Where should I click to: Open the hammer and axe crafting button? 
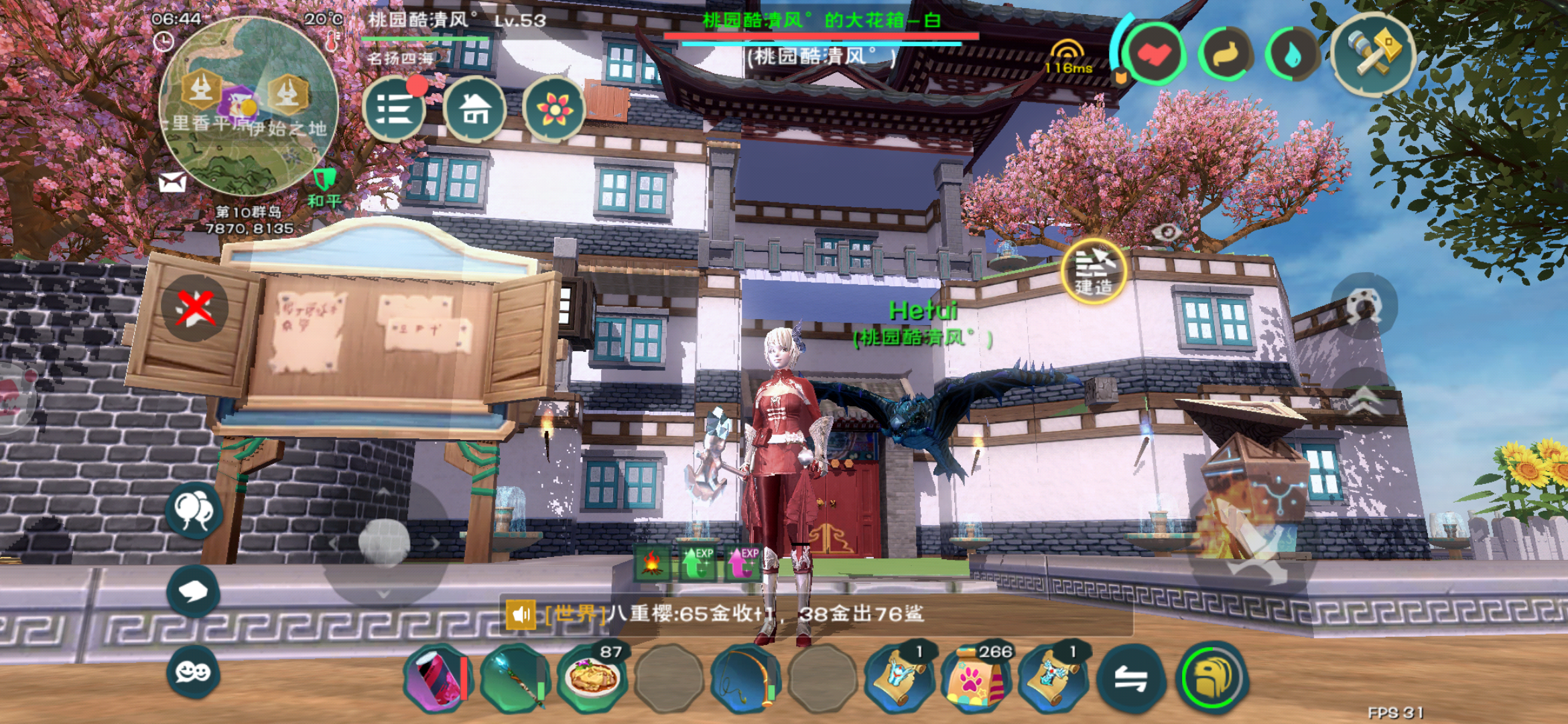pos(1373,54)
